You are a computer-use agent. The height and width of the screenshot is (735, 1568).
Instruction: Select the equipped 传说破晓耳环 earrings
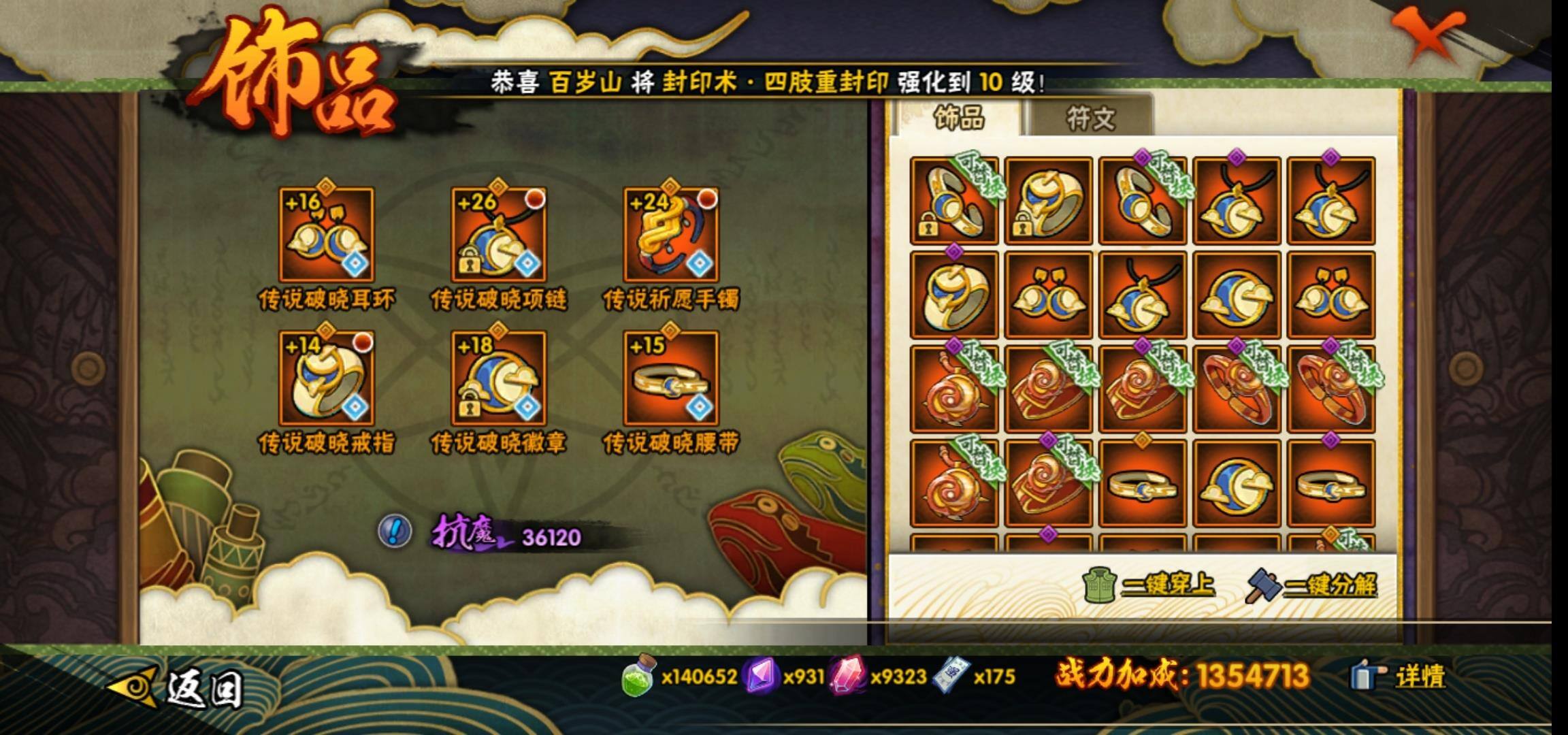(x=327, y=235)
